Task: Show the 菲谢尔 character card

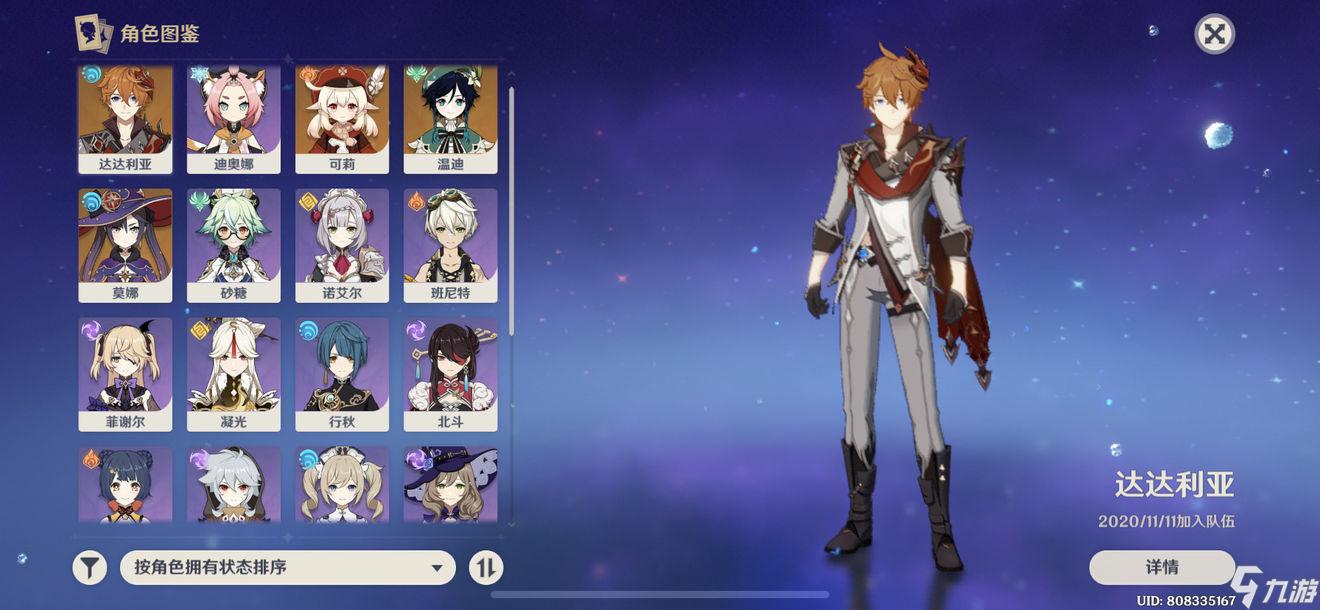Action: 125,374
